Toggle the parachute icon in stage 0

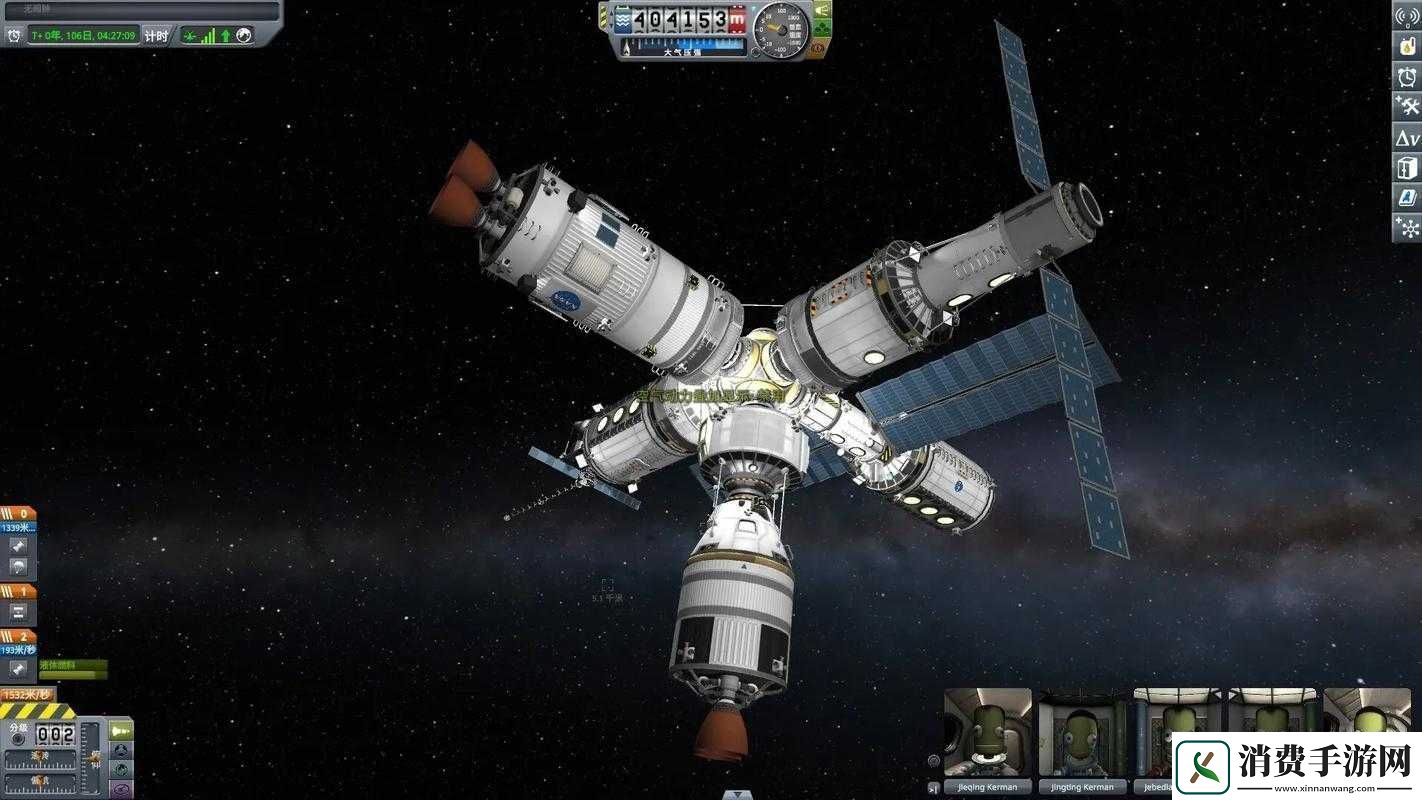[x=17, y=568]
